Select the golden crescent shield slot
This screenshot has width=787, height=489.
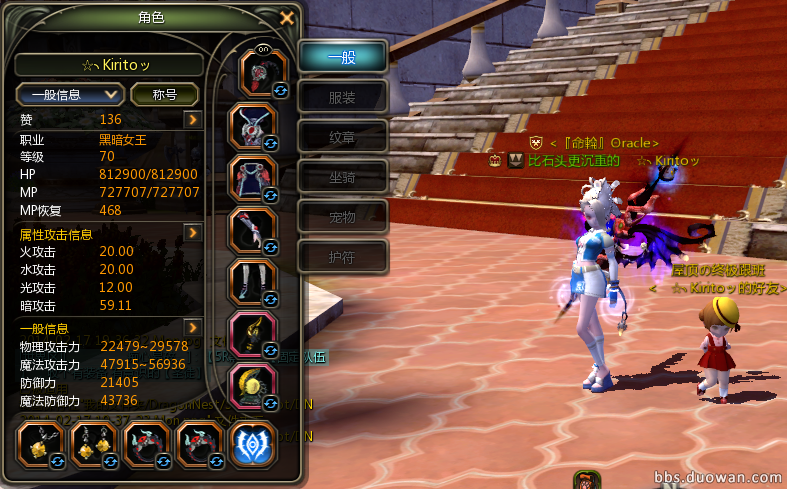[x=254, y=385]
